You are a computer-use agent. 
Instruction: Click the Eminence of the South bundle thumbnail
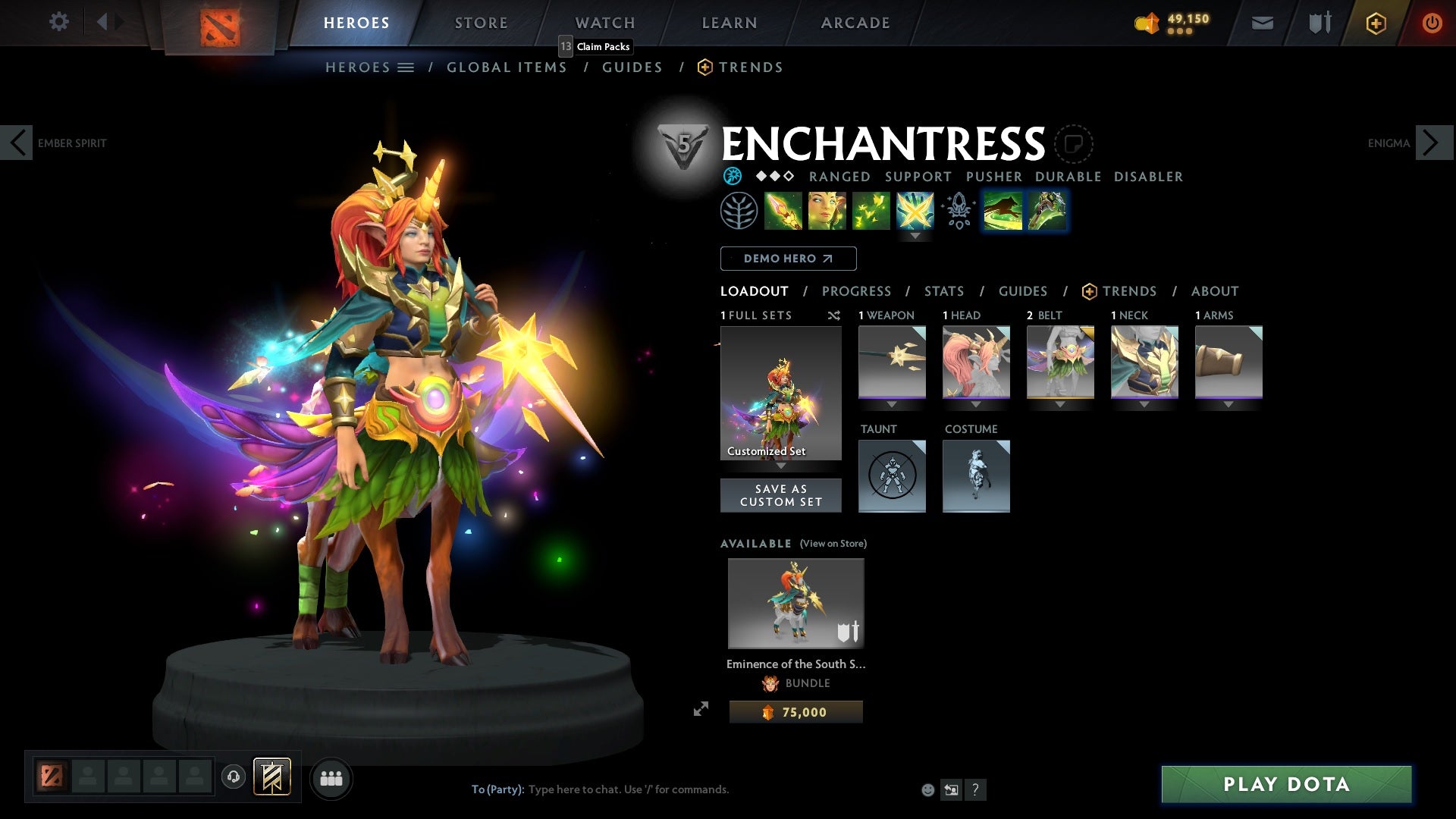795,603
